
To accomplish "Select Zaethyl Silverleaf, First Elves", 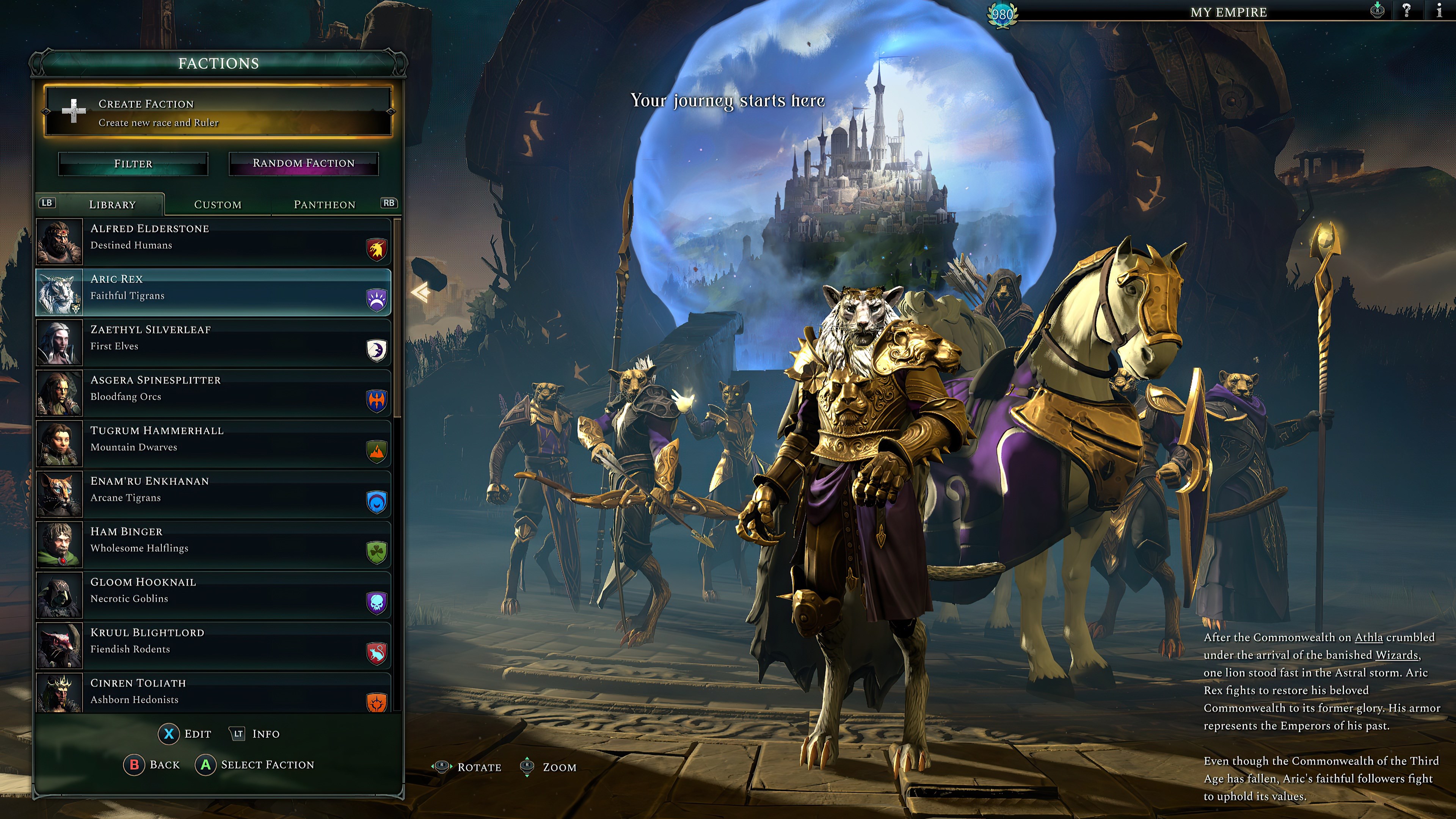I will pos(213,342).
